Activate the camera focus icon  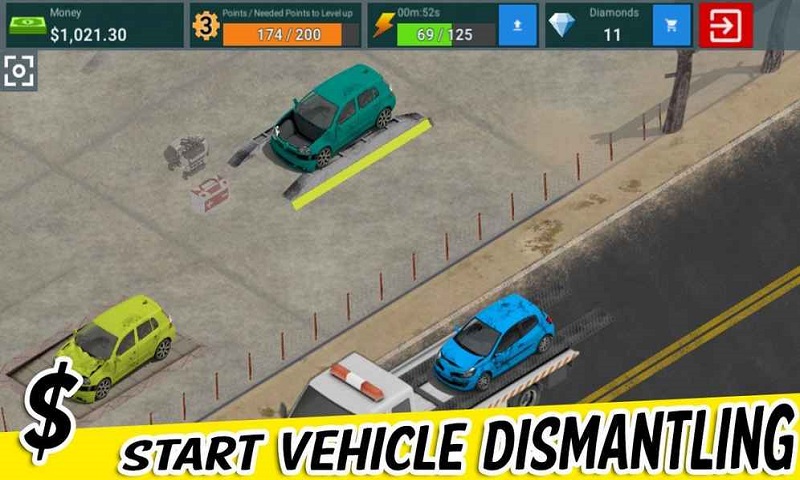(x=19, y=71)
